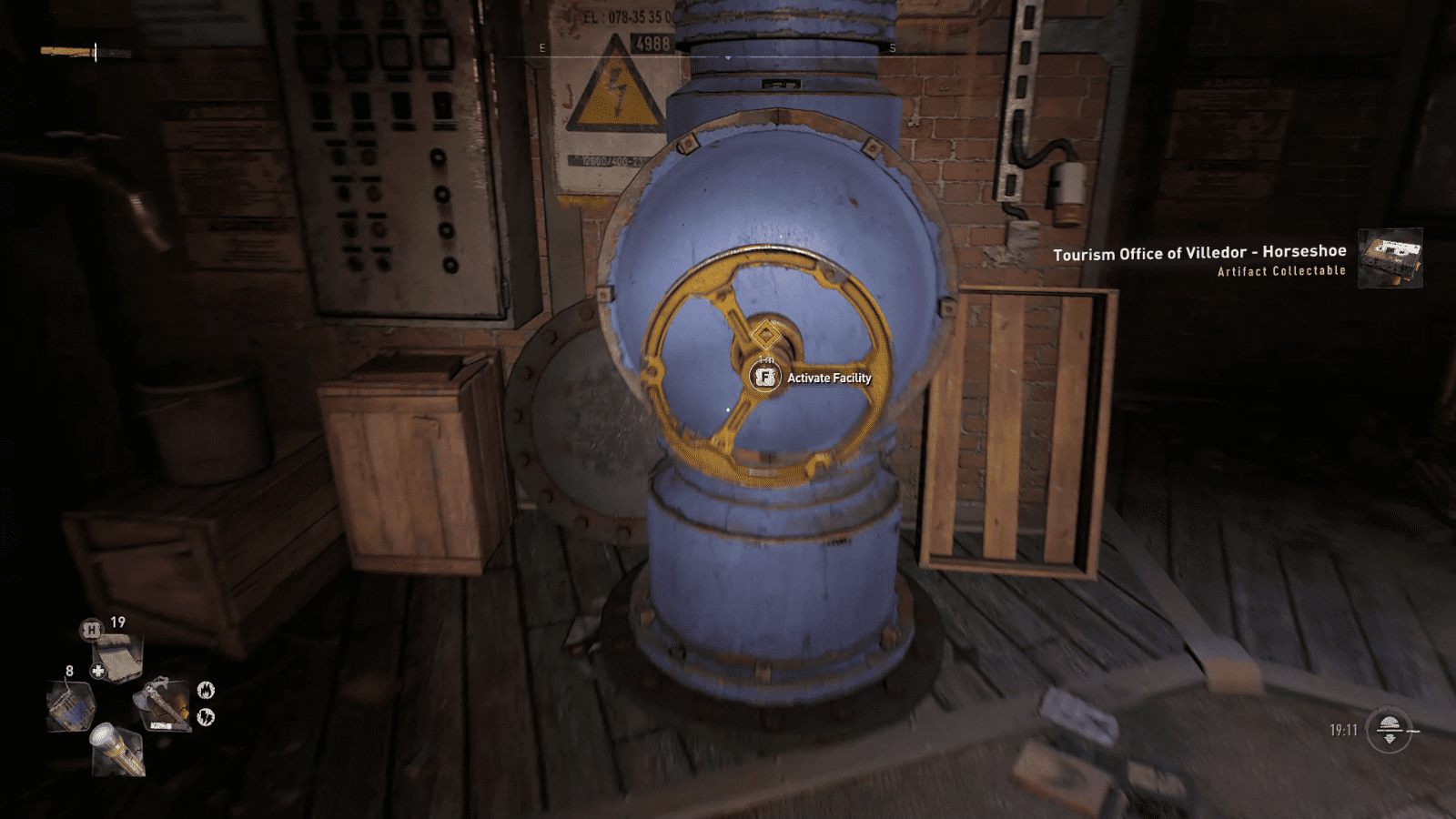
Task: Click the 19:11 in-game clock
Action: (1344, 730)
